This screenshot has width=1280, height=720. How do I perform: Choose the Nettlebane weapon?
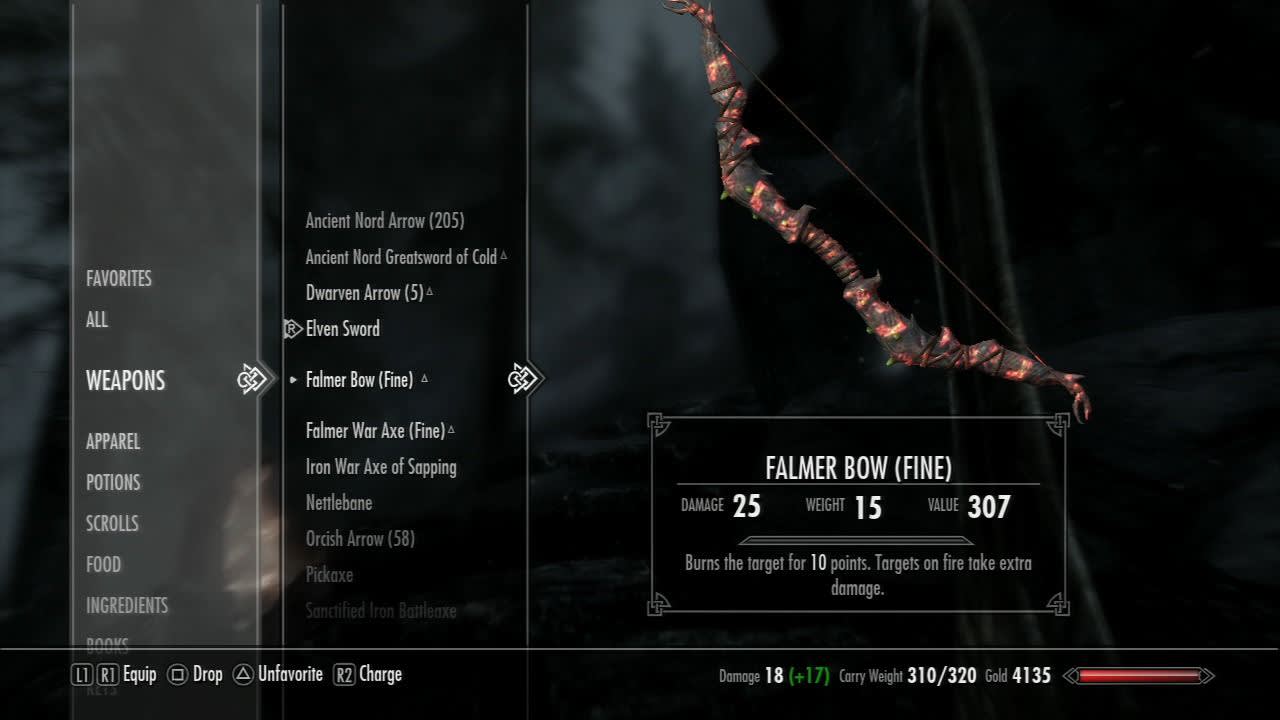coord(339,503)
